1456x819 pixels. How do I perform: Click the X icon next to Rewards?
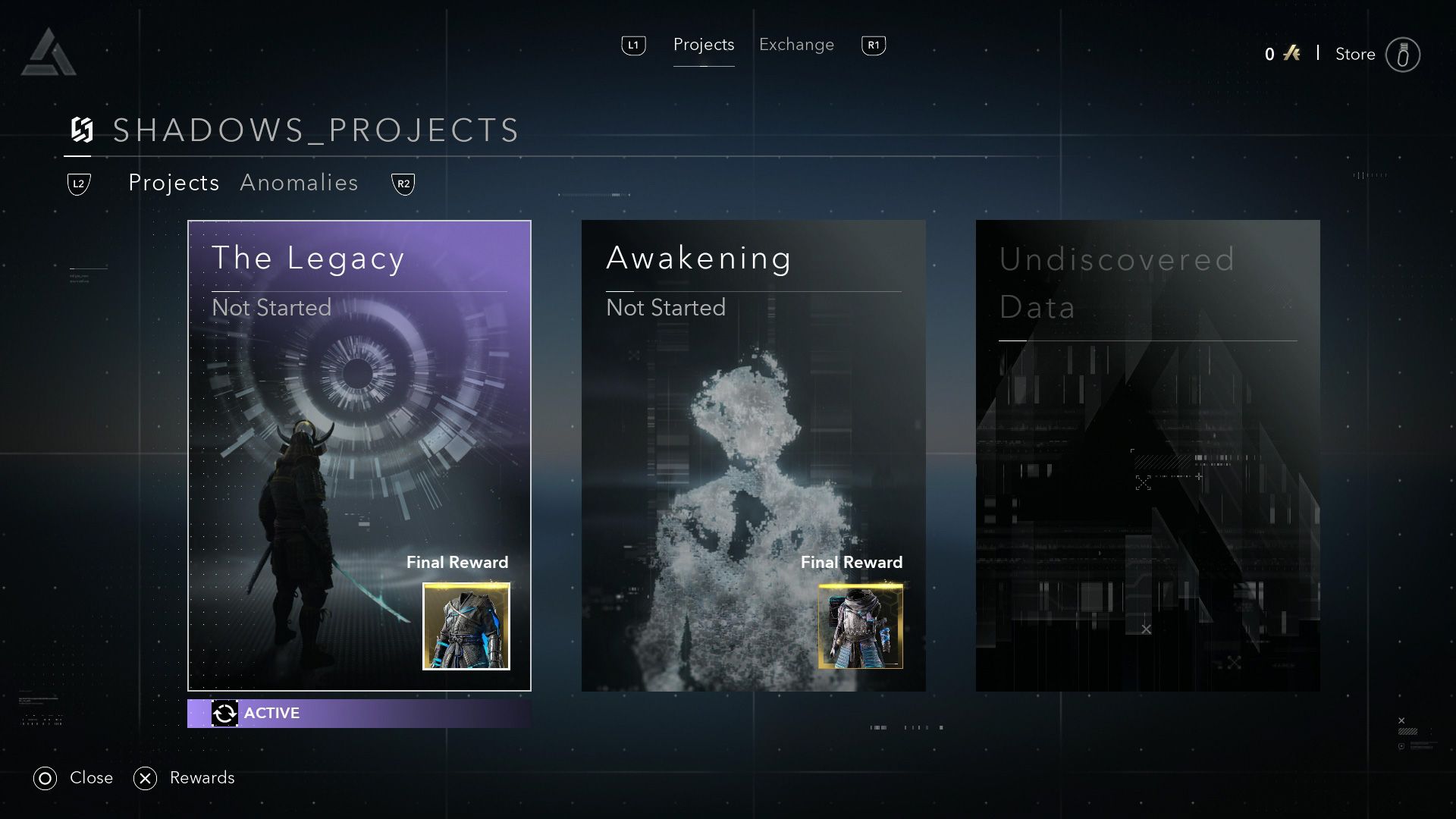click(x=146, y=777)
